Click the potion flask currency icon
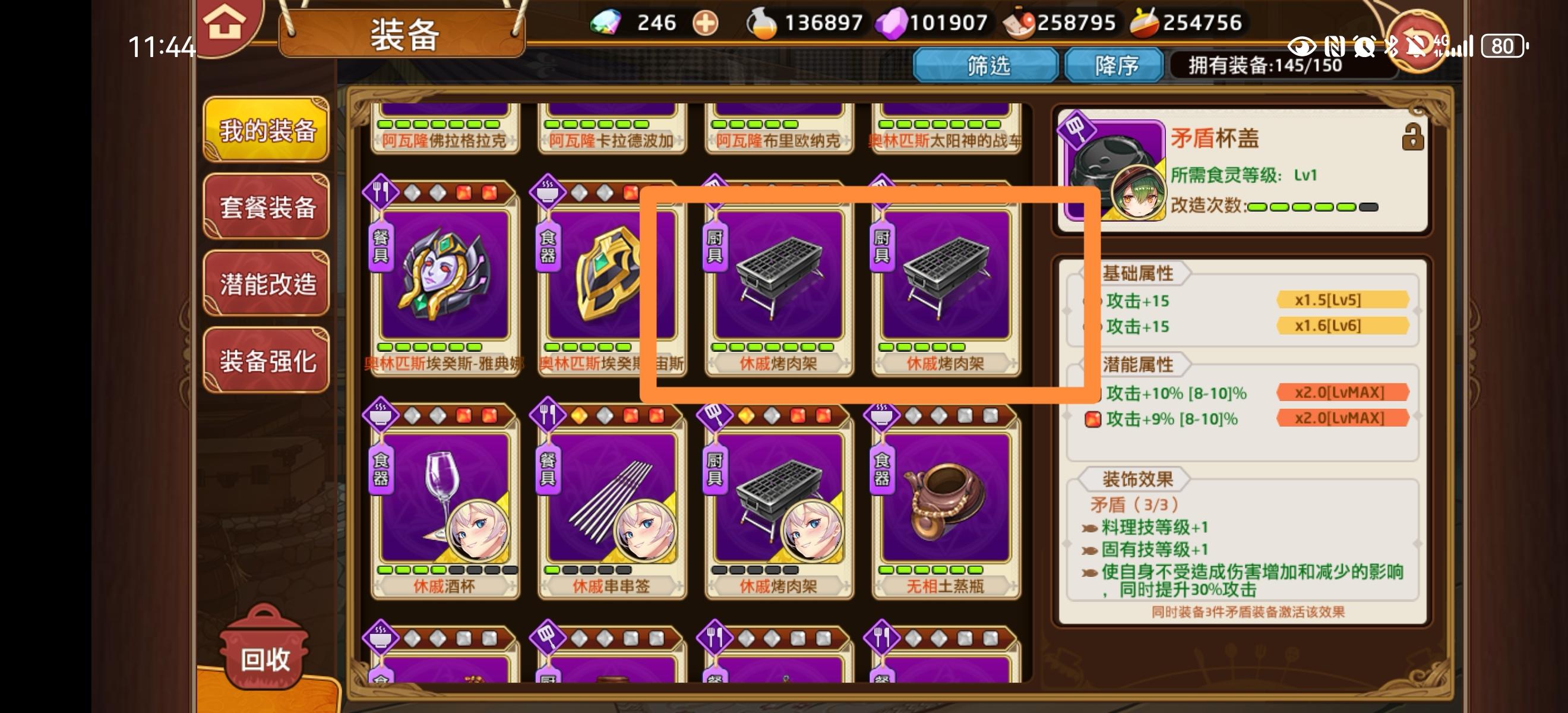Viewport: 1568px width, 713px height. [x=757, y=23]
